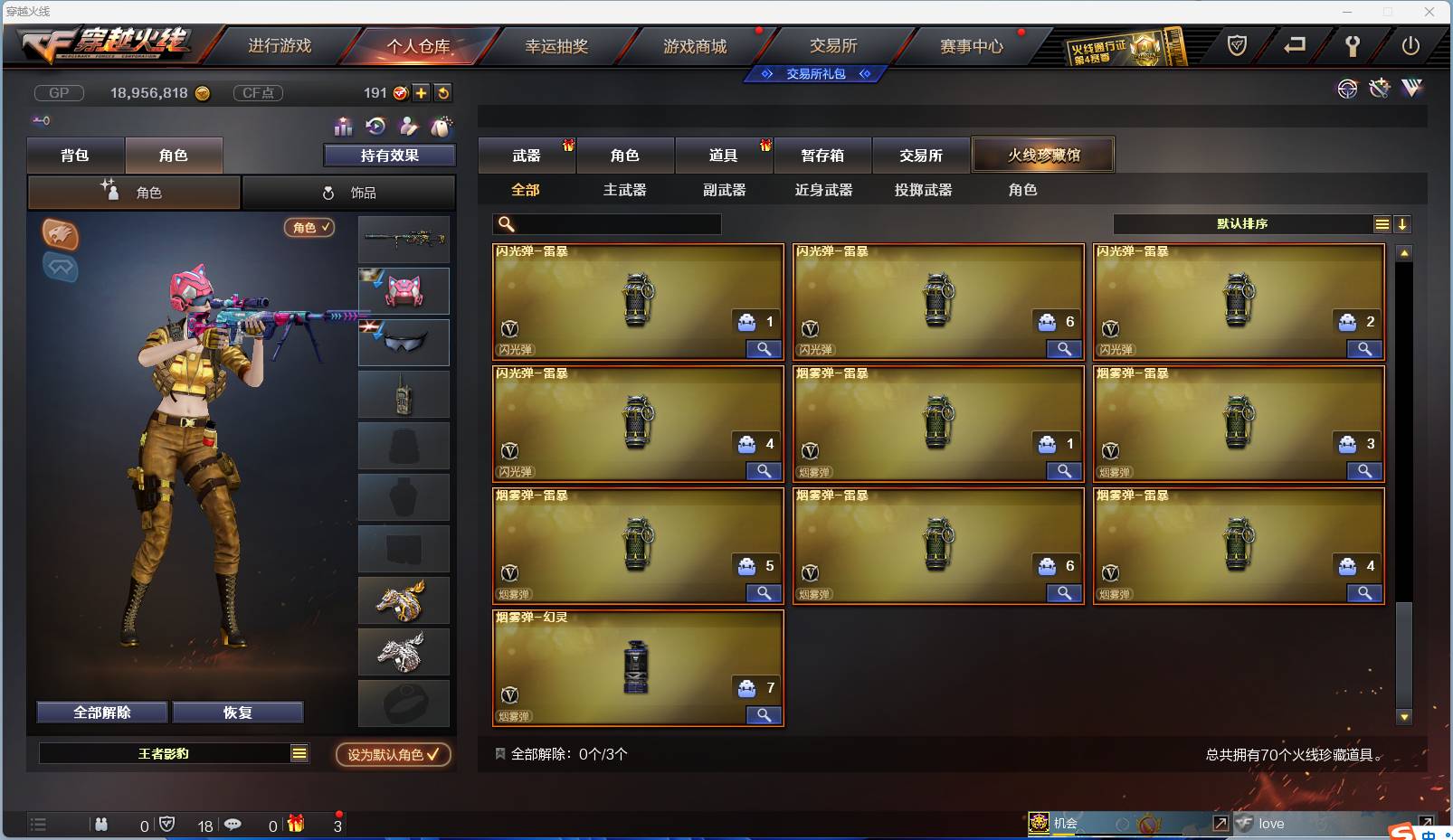This screenshot has height=840, width=1453.
Task: Click the item search input field
Action: click(x=606, y=223)
